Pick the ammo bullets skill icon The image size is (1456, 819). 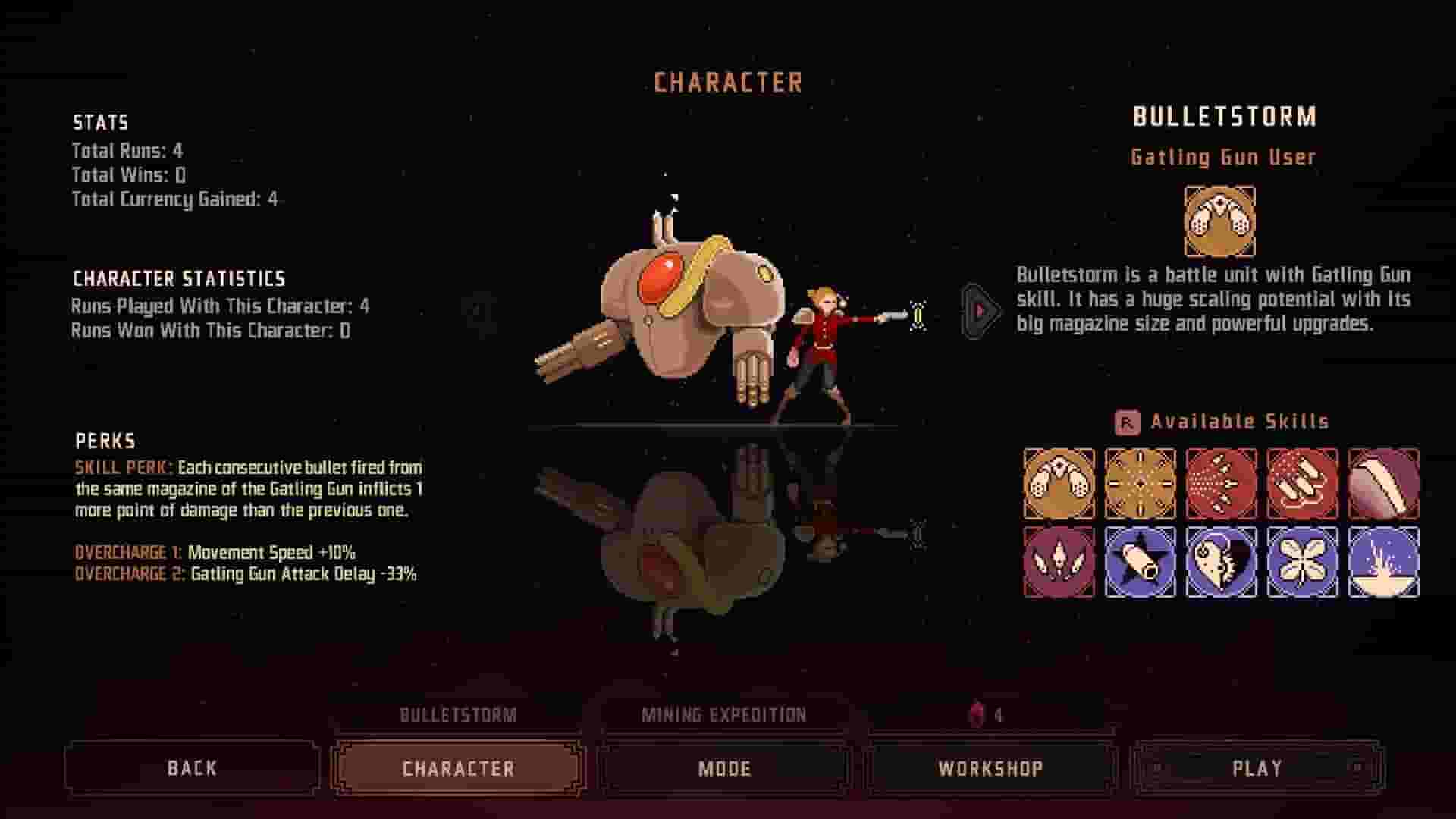point(1301,483)
